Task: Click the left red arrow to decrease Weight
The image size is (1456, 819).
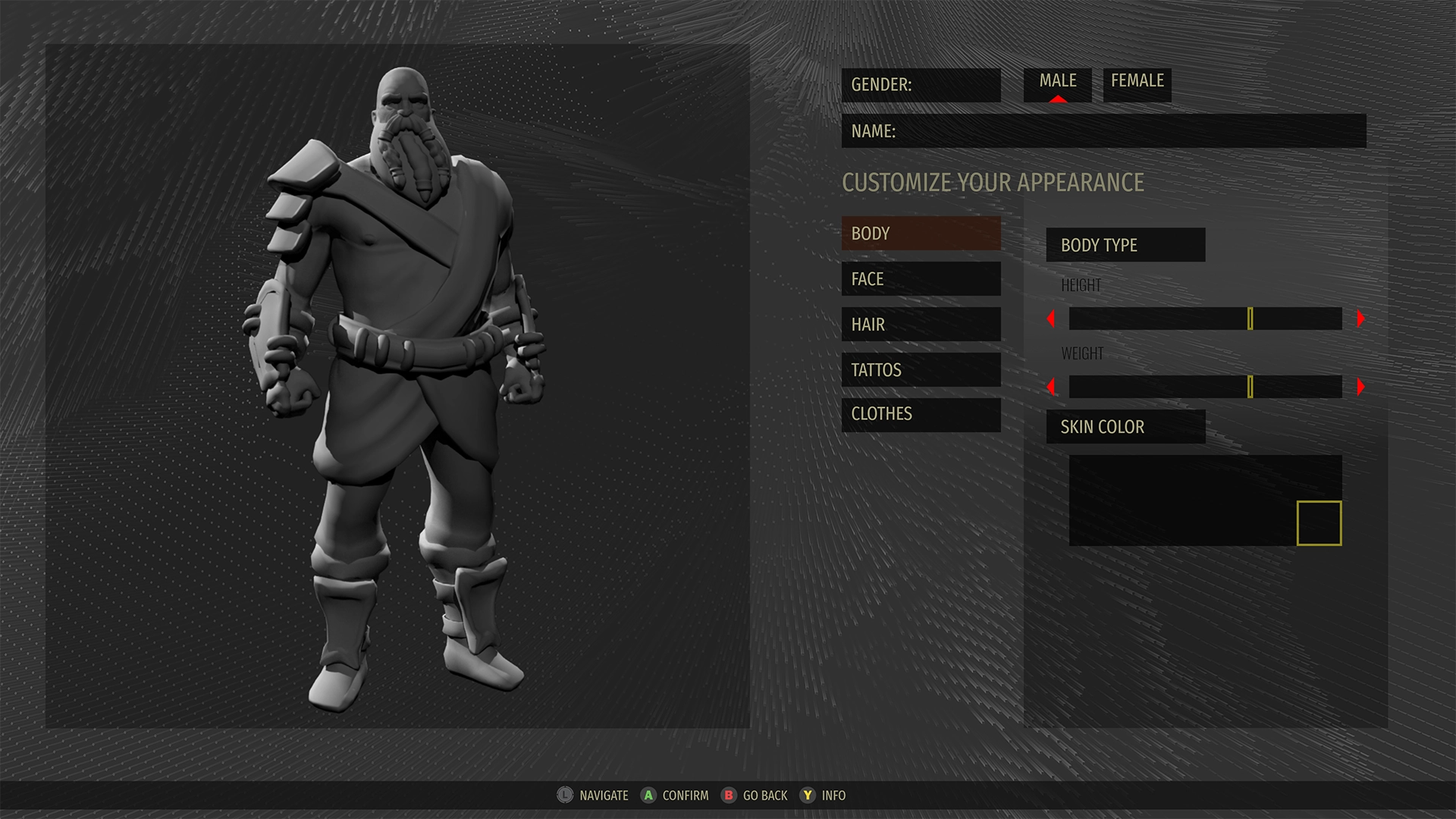Action: (x=1051, y=387)
